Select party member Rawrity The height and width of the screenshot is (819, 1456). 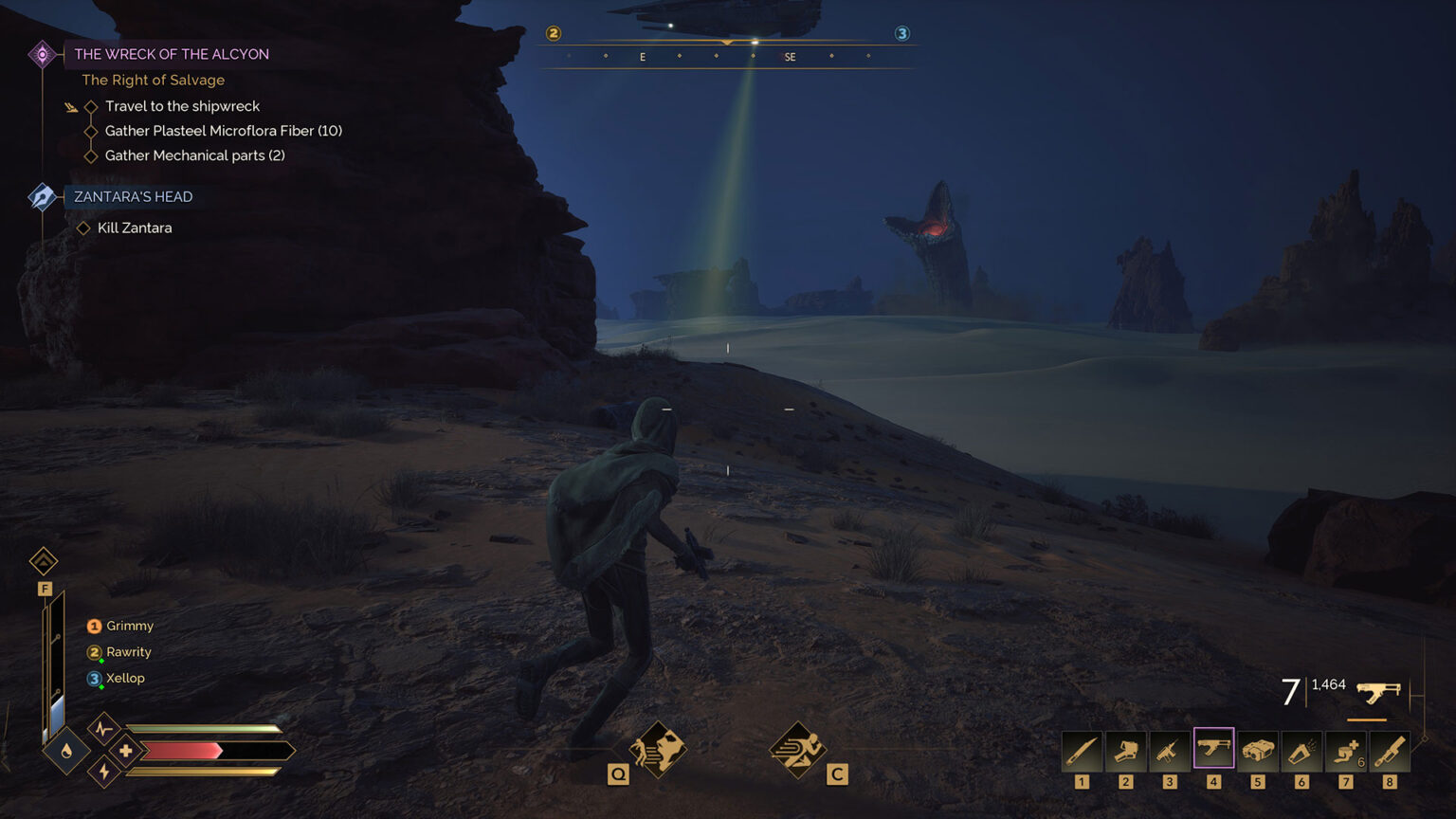pyautogui.click(x=128, y=652)
